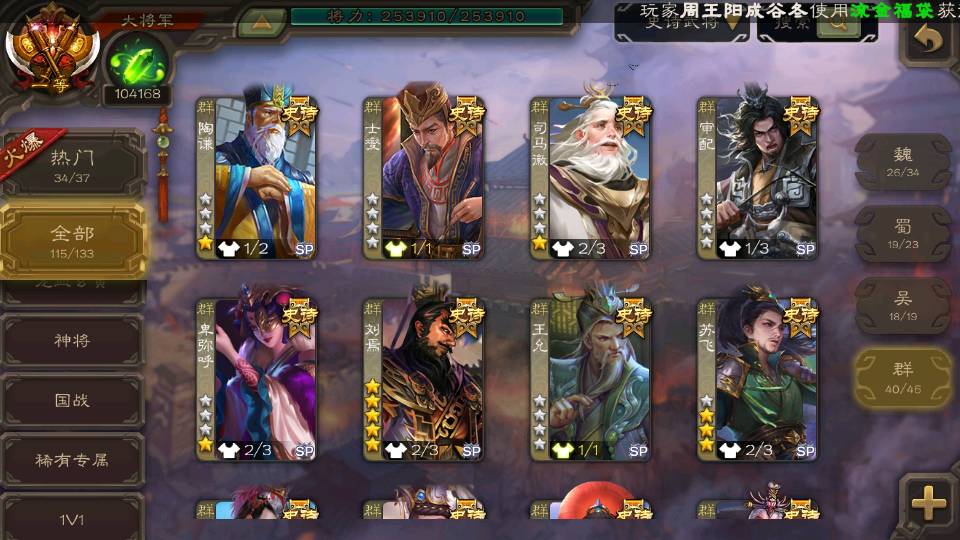Select the 卑弥呼 hero card
Viewport: 960px width, 540px height.
pos(257,378)
